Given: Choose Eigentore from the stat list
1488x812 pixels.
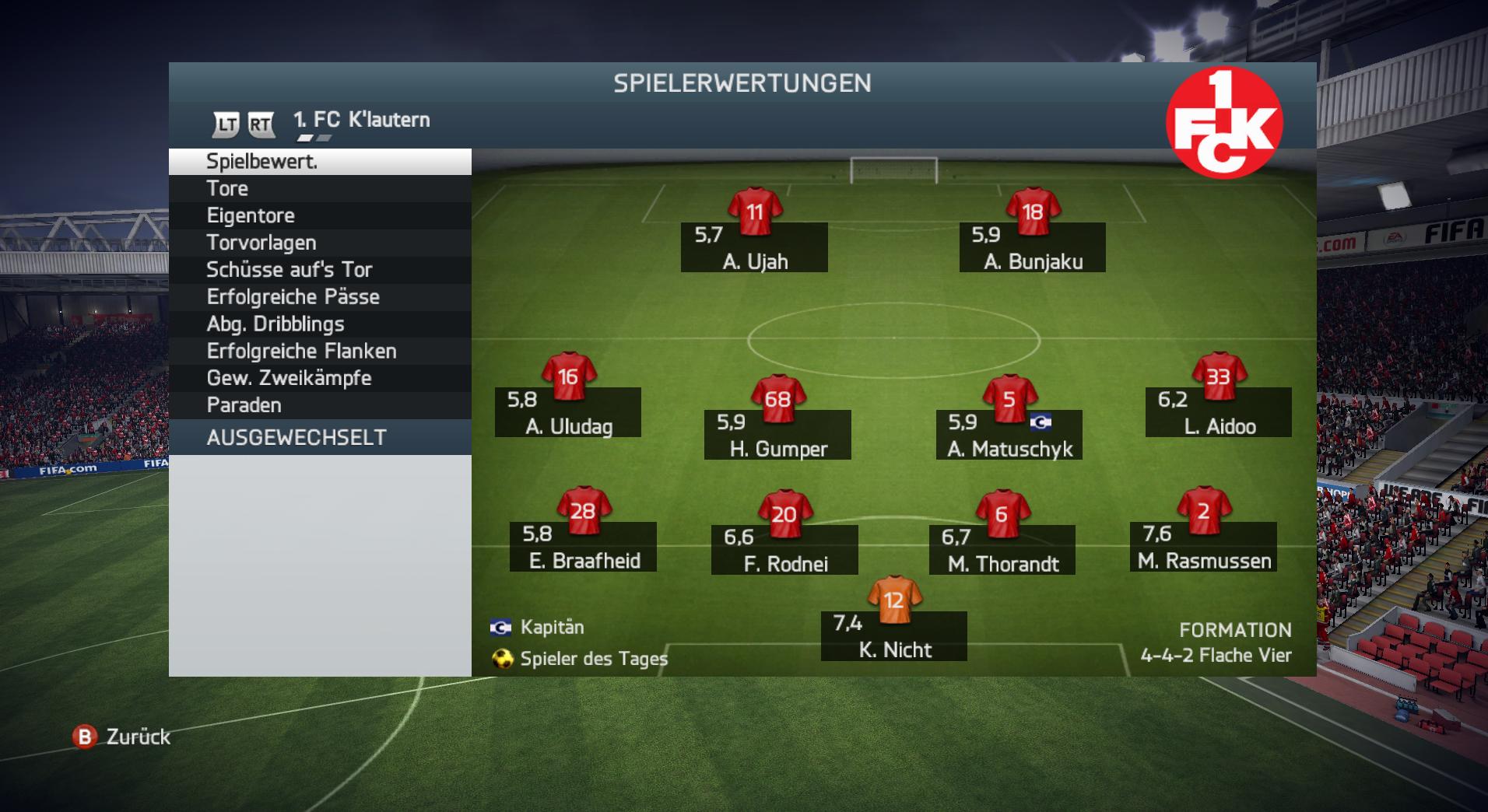Looking at the screenshot, I should tap(319, 215).
